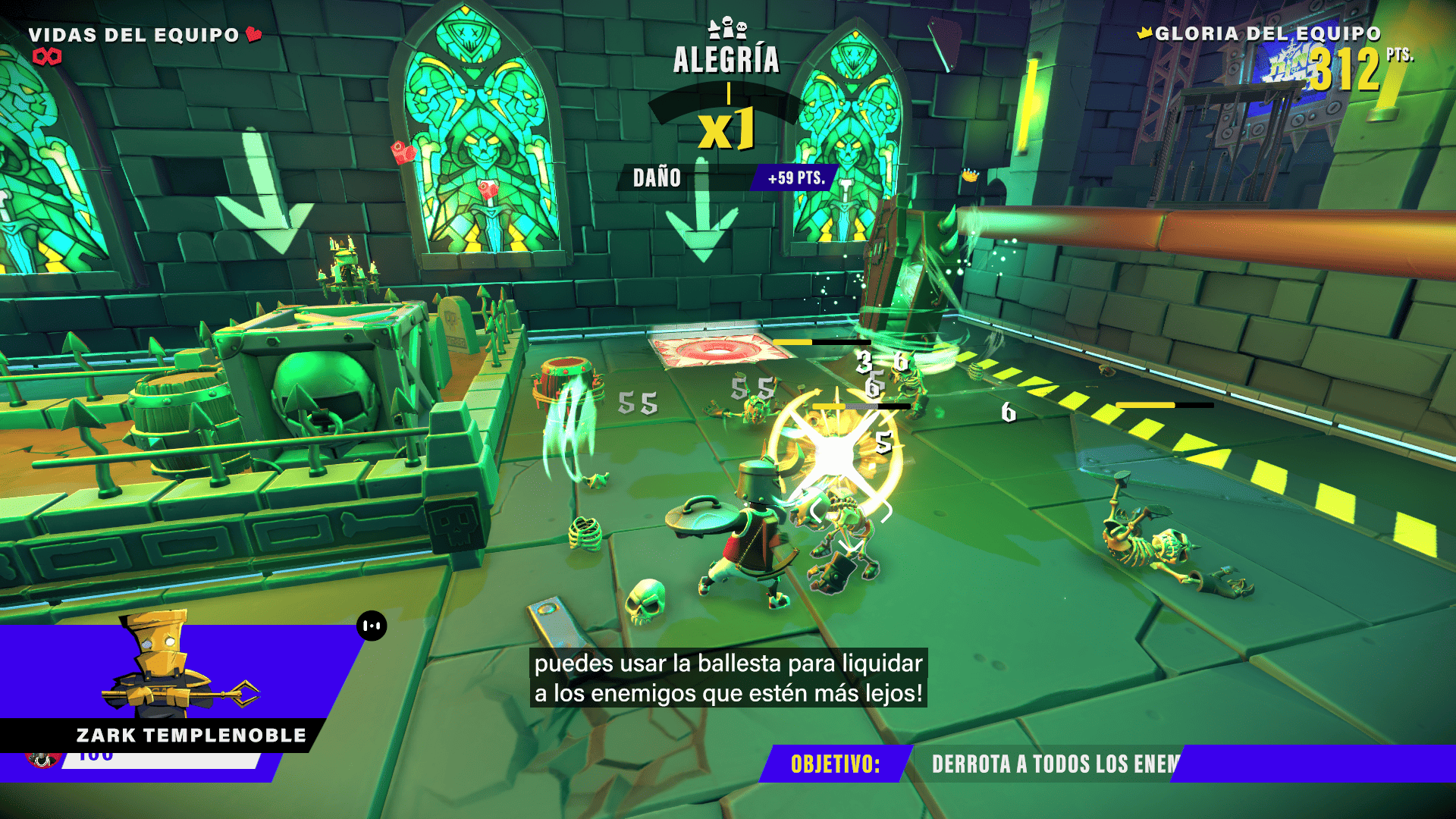Click the Alegría crowd meter icon
Screen dimensions: 1456x819
pos(727,30)
